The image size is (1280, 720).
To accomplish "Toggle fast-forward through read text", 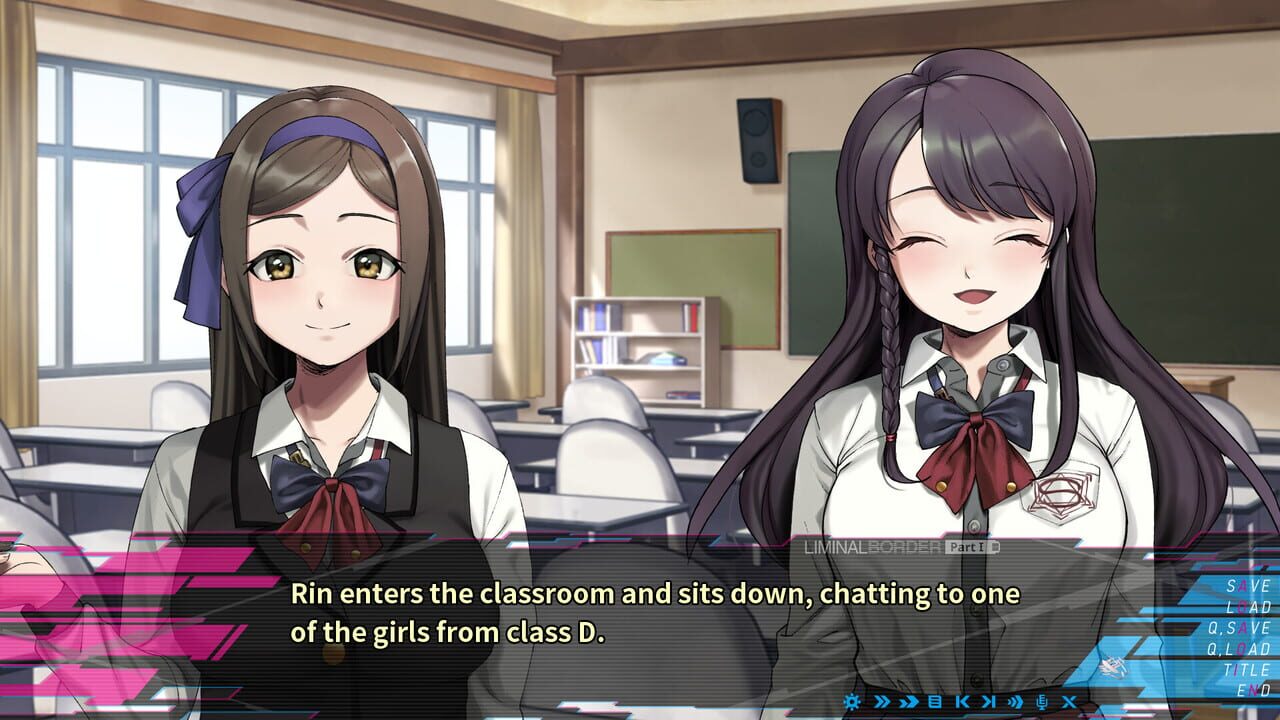I will pos(909,701).
